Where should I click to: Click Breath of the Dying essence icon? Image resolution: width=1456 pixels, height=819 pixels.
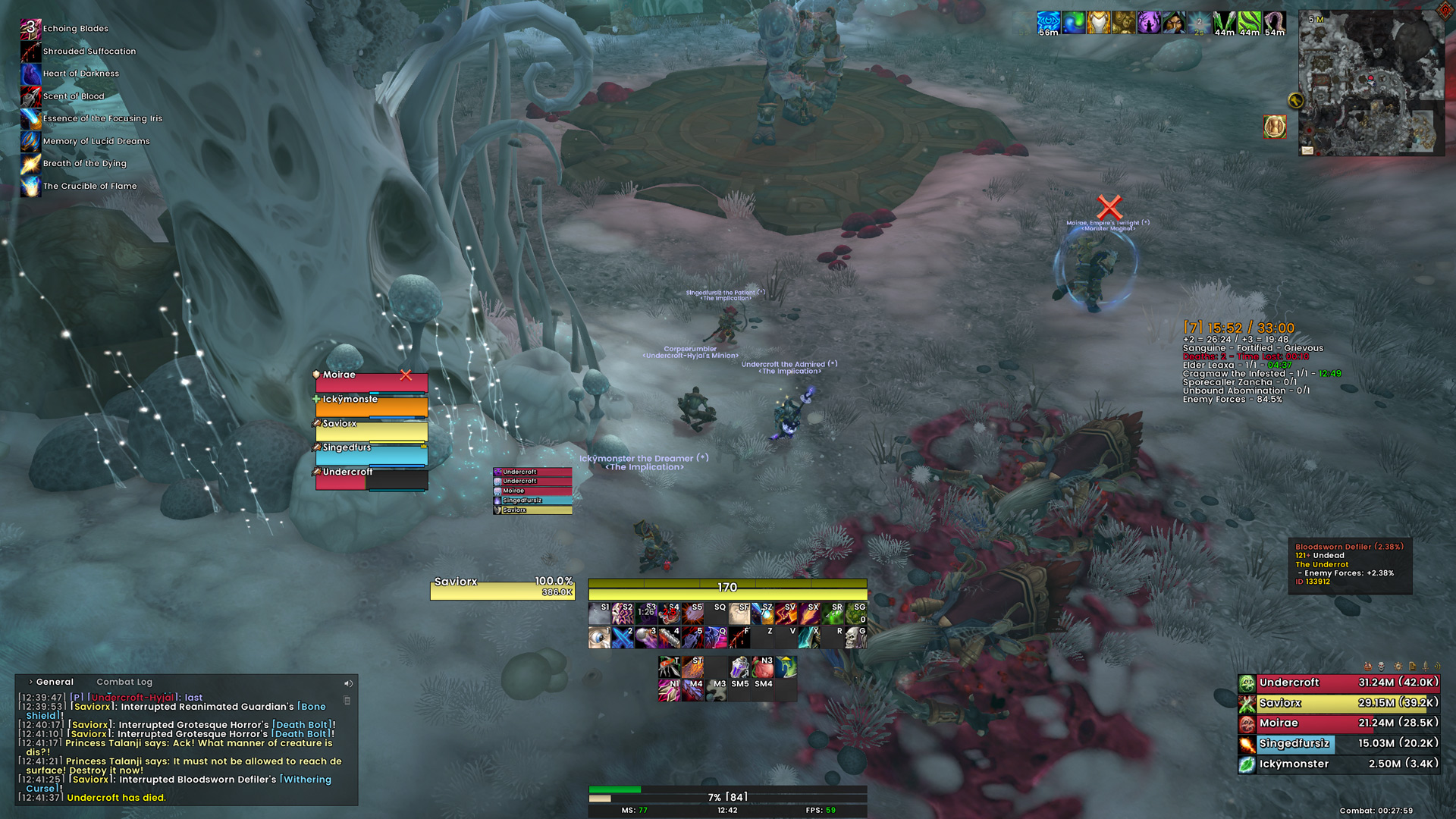coord(30,163)
